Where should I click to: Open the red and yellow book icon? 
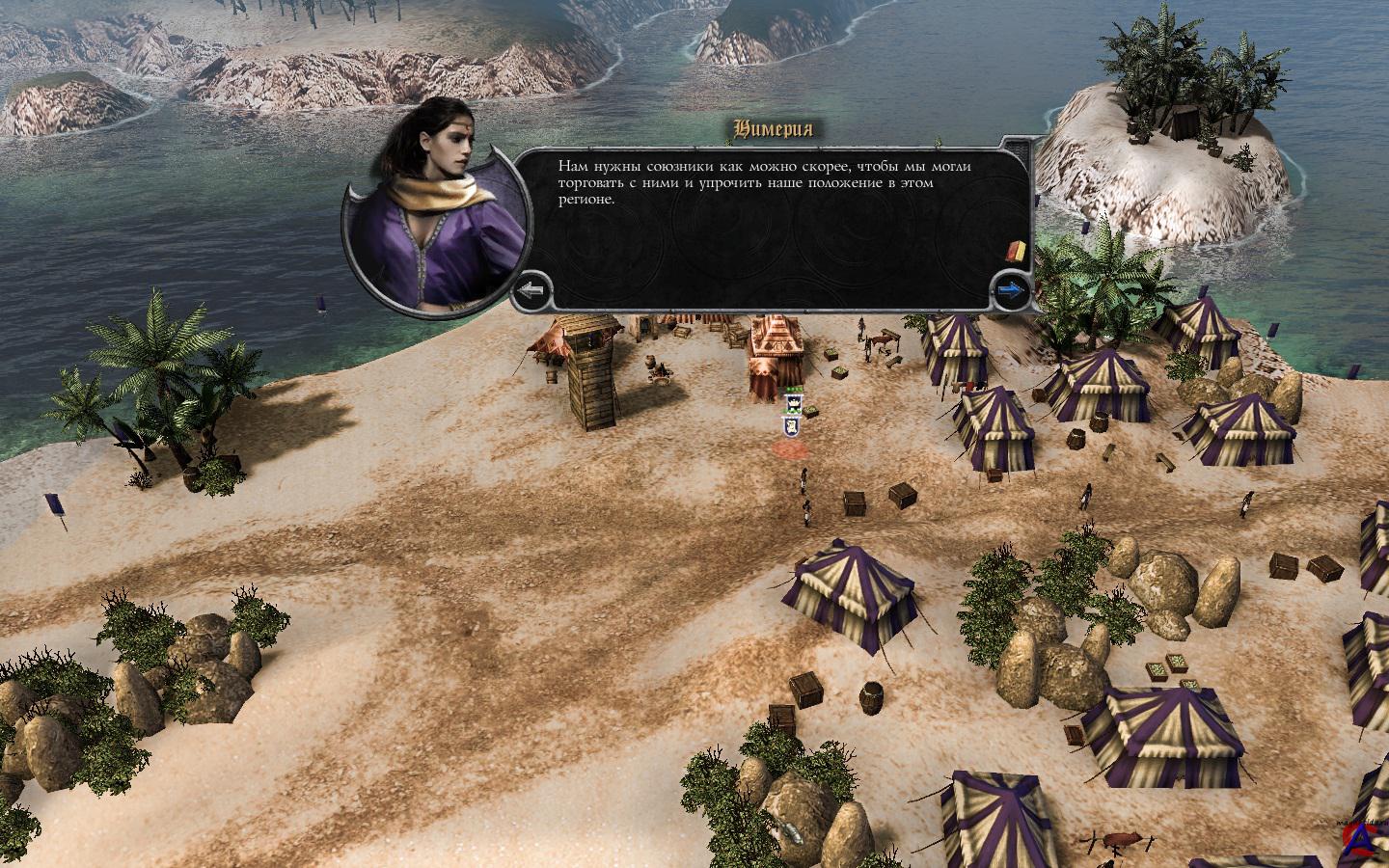click(x=1014, y=253)
